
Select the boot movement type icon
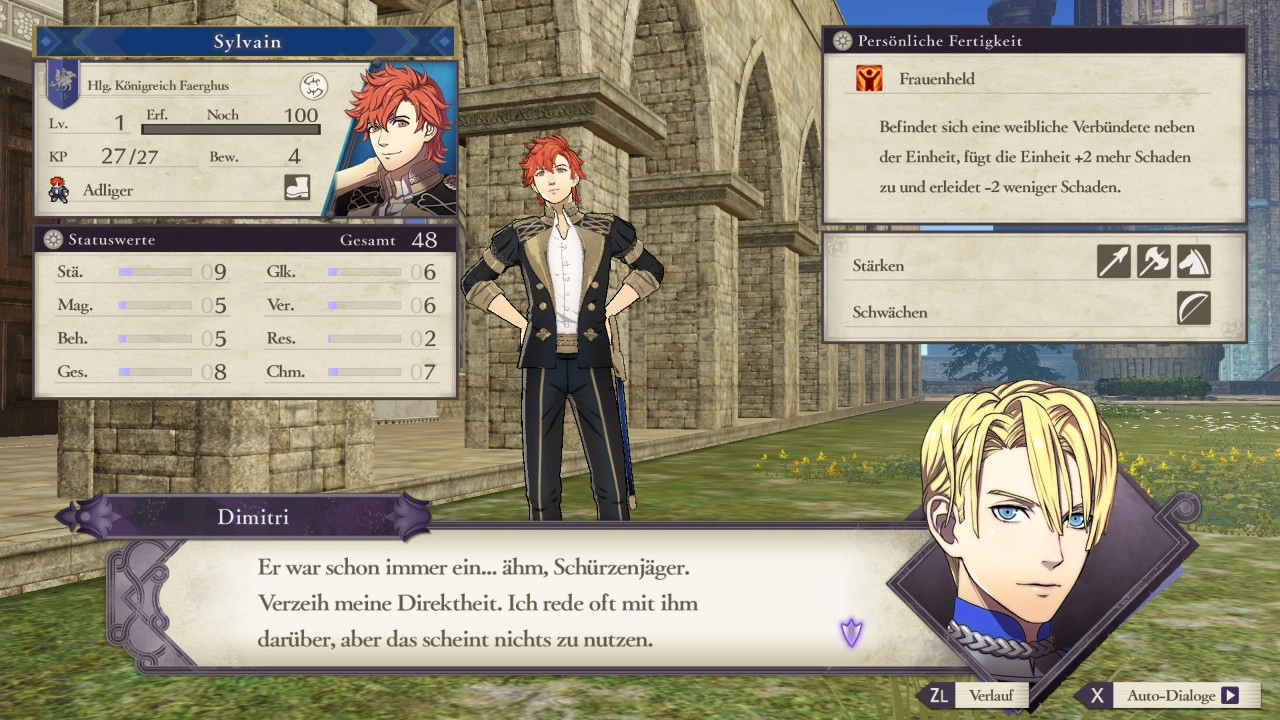297,187
